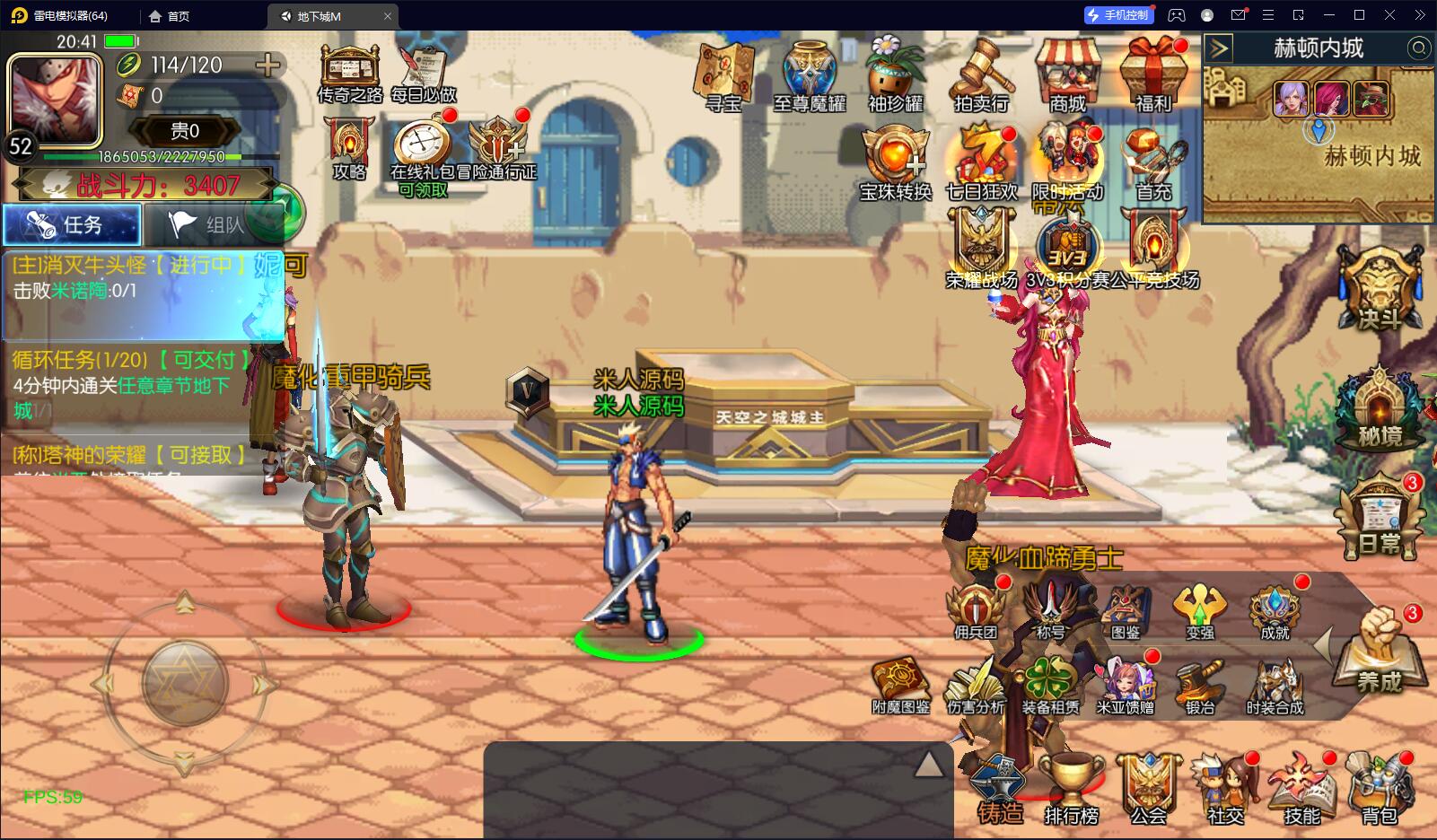Add stamina with the plus button
The height and width of the screenshot is (840, 1437).
pyautogui.click(x=267, y=65)
